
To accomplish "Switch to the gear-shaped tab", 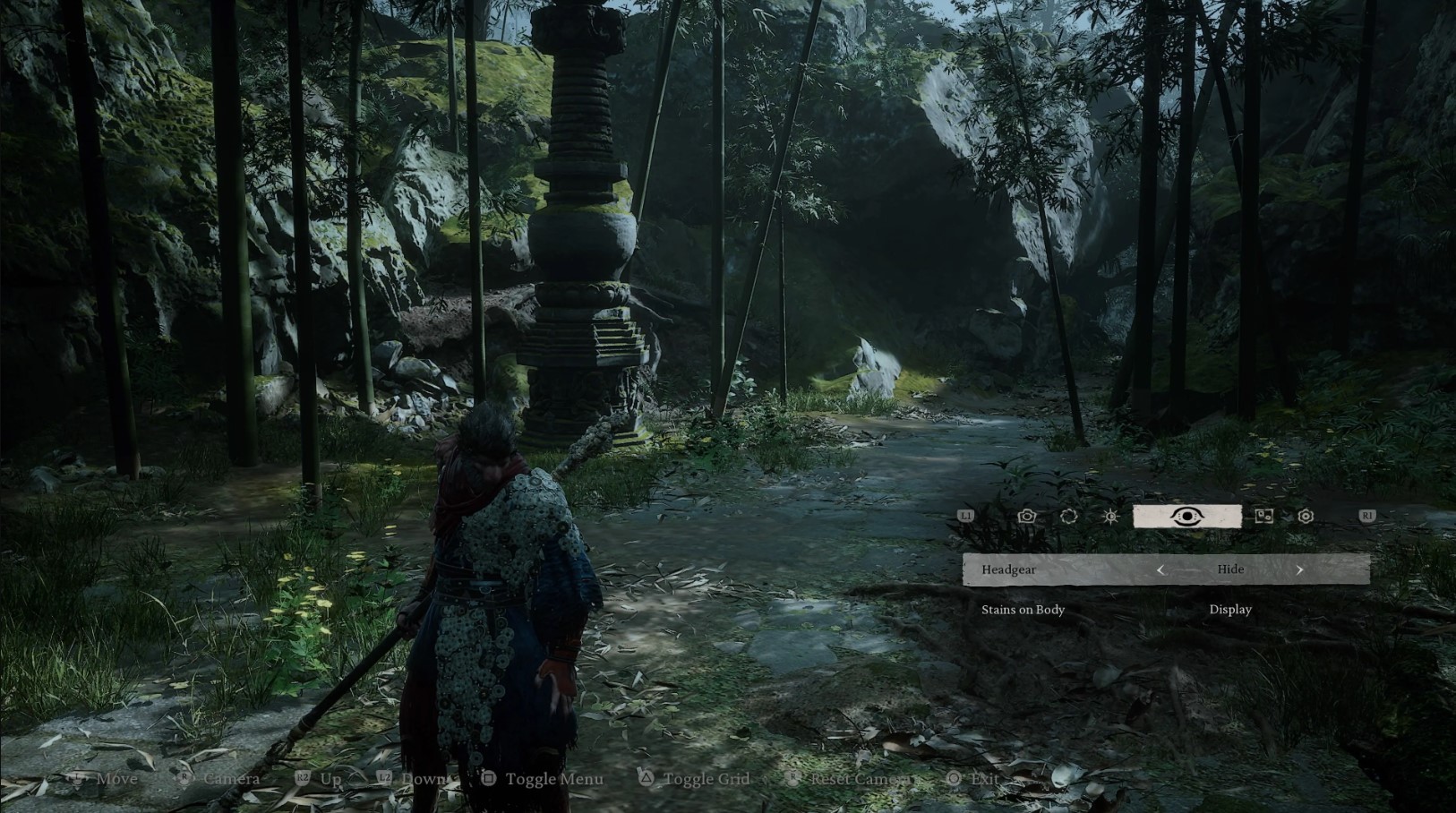I will click(1306, 517).
